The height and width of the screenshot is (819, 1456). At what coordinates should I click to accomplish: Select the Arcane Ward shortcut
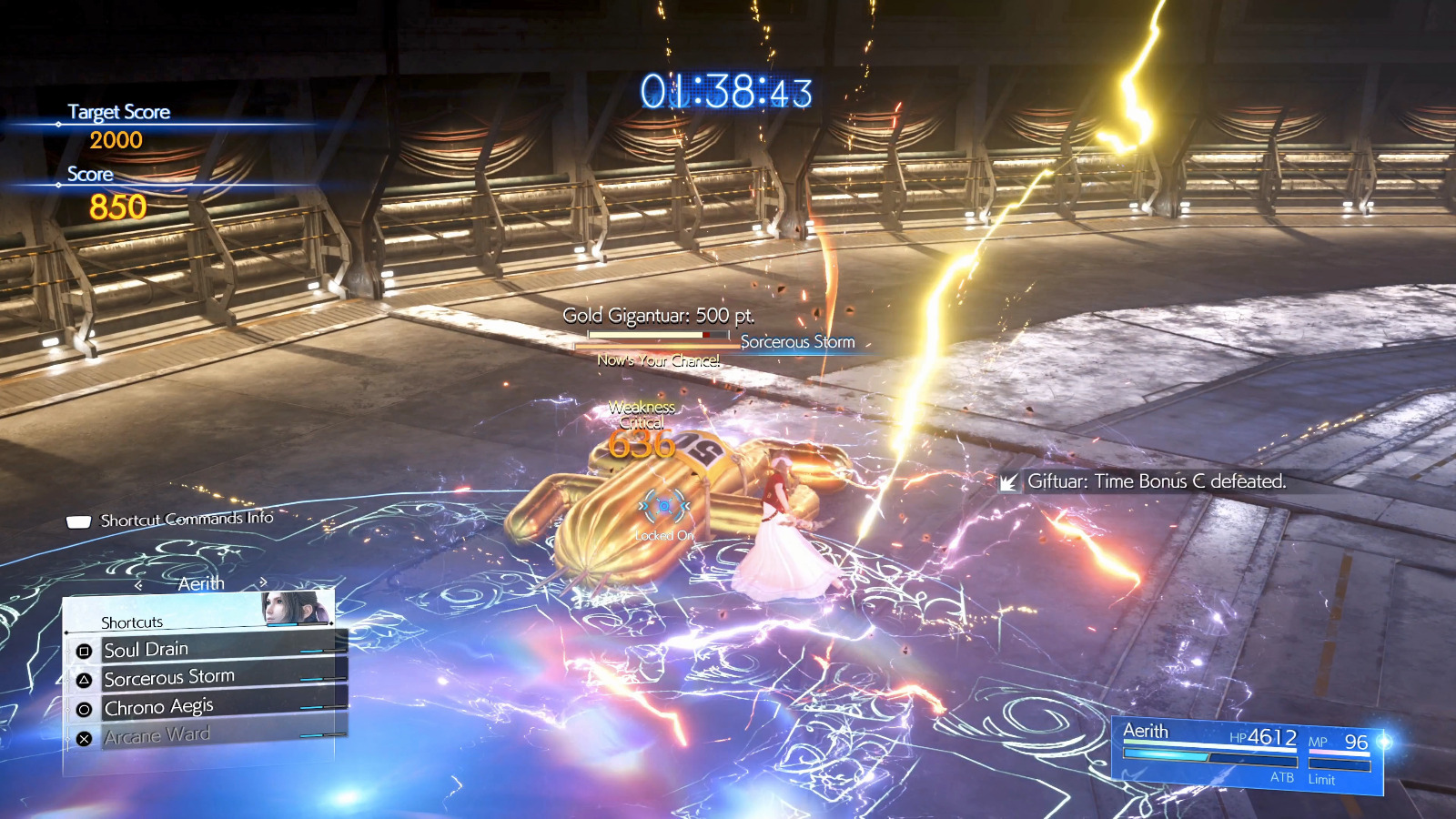tap(205, 735)
